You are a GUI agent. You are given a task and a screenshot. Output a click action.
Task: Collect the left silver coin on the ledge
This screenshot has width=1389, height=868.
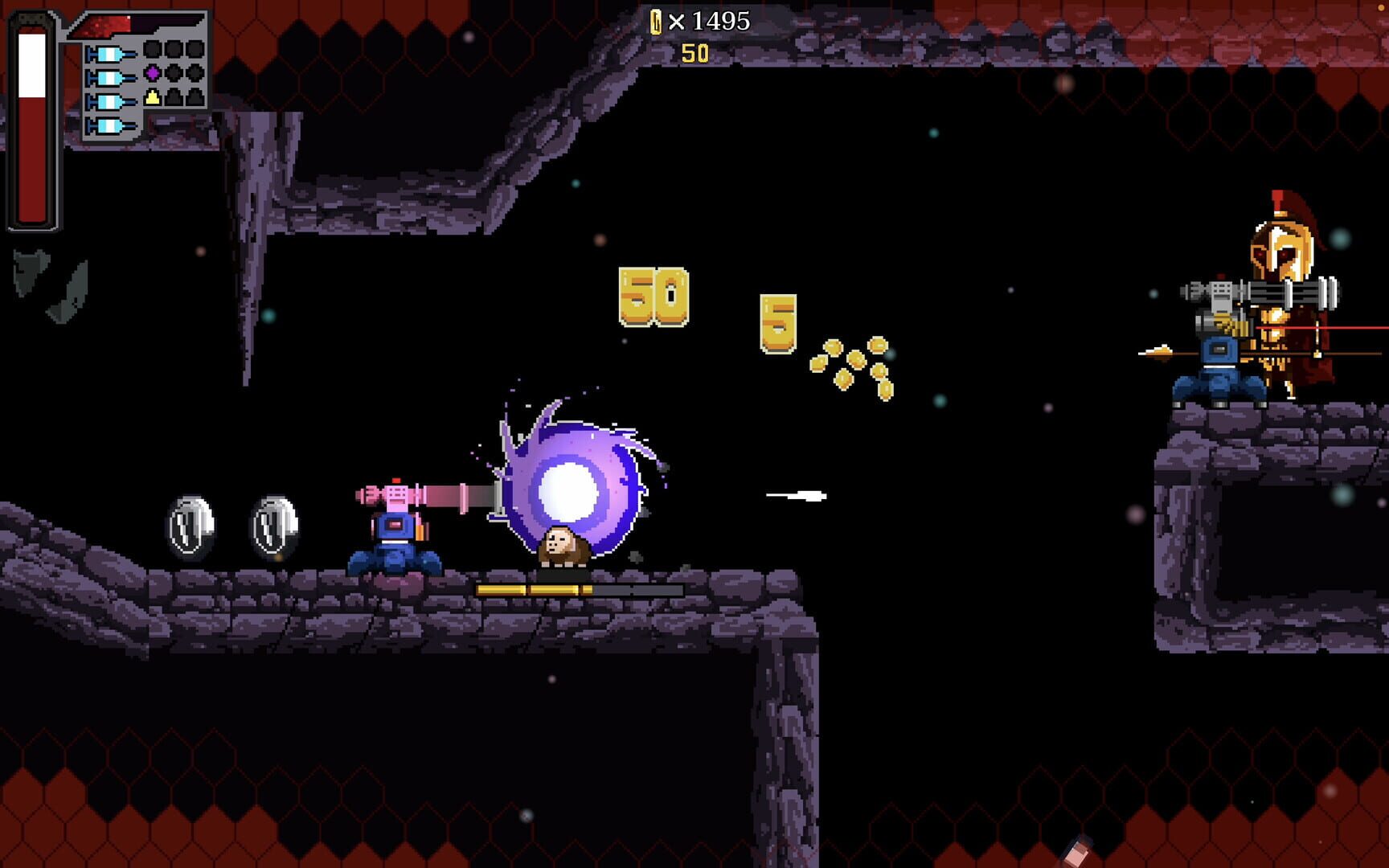(x=193, y=522)
